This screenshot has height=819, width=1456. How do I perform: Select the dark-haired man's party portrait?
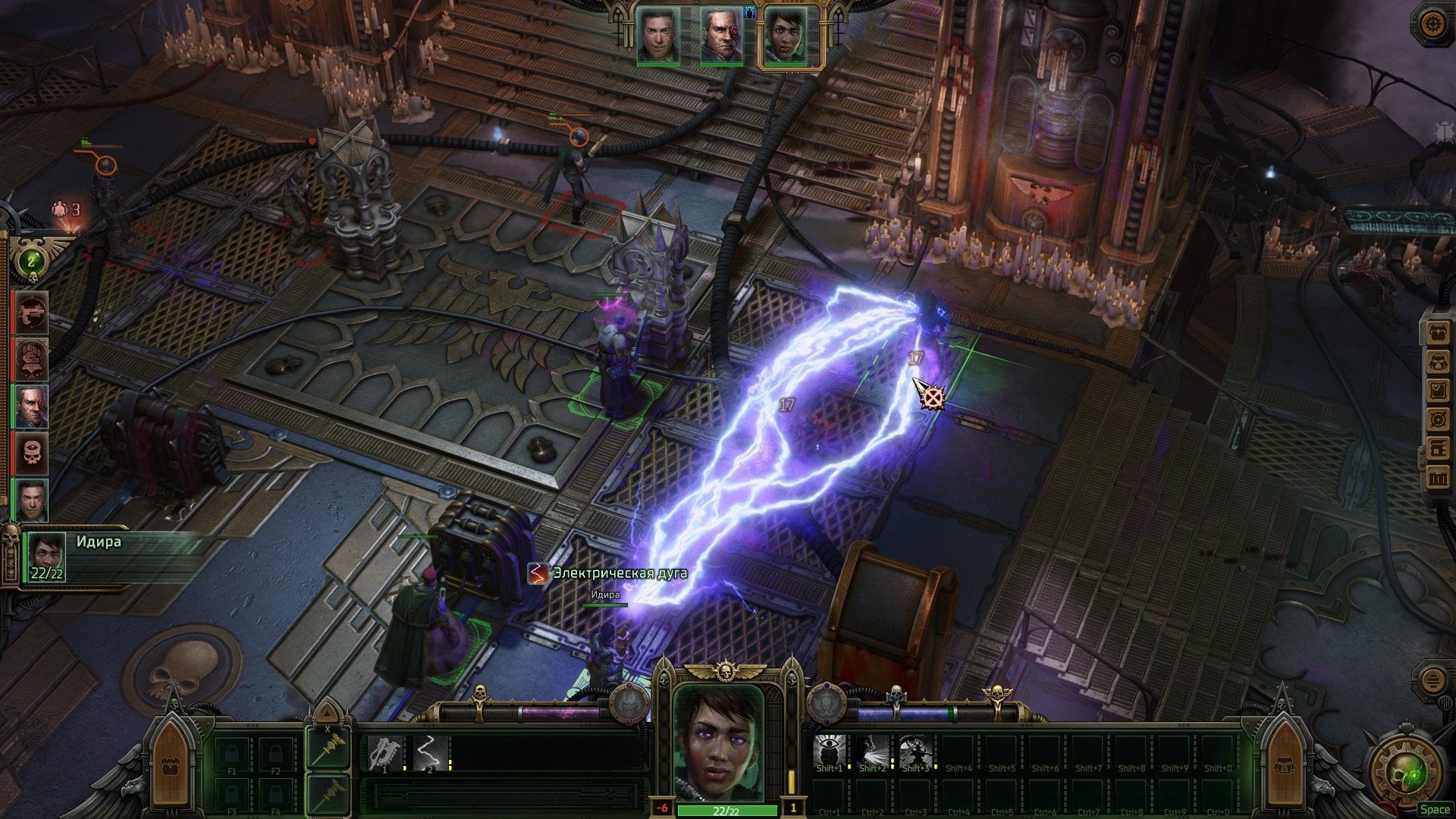657,35
